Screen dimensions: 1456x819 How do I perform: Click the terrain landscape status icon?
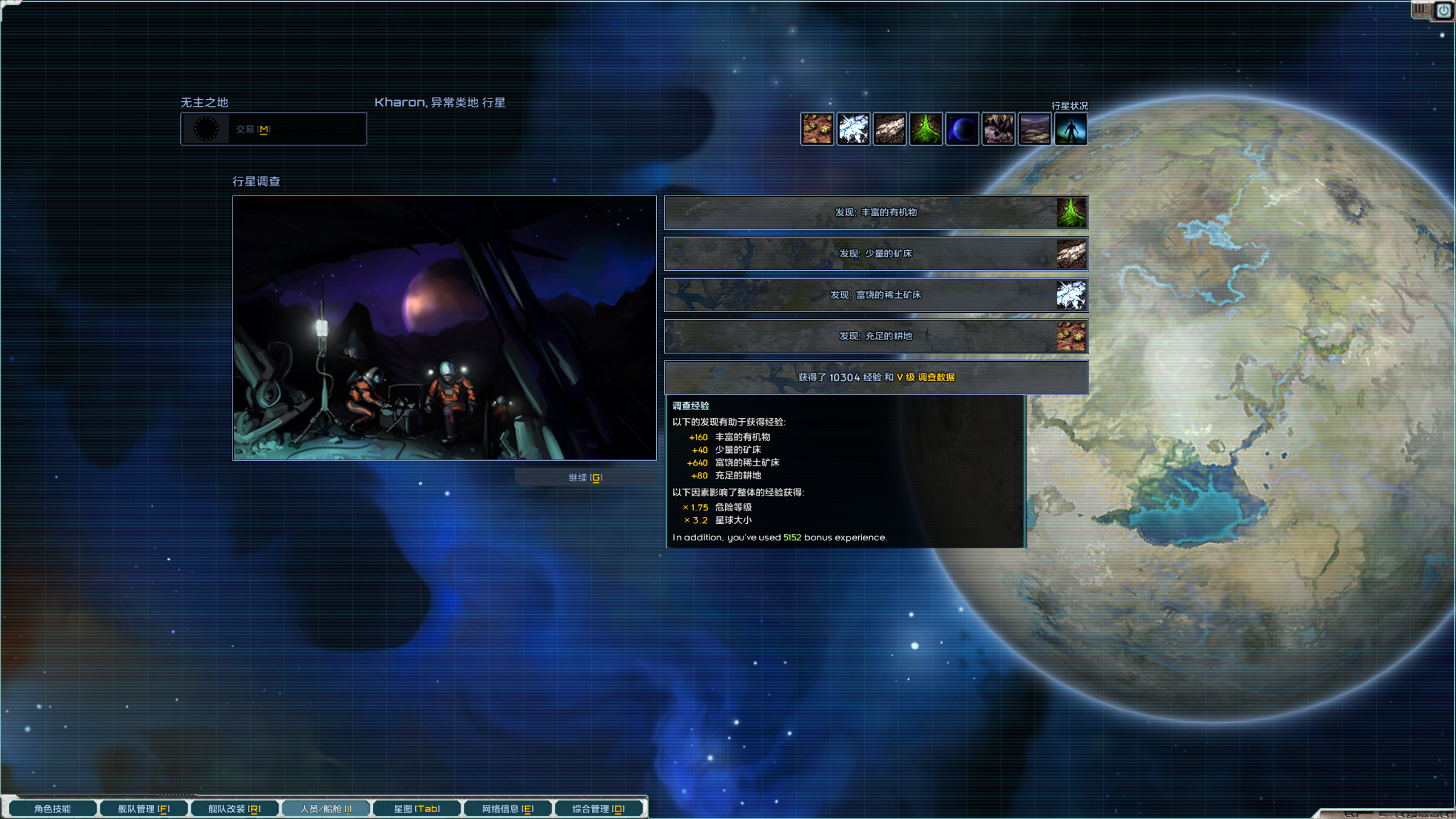tap(1072, 129)
